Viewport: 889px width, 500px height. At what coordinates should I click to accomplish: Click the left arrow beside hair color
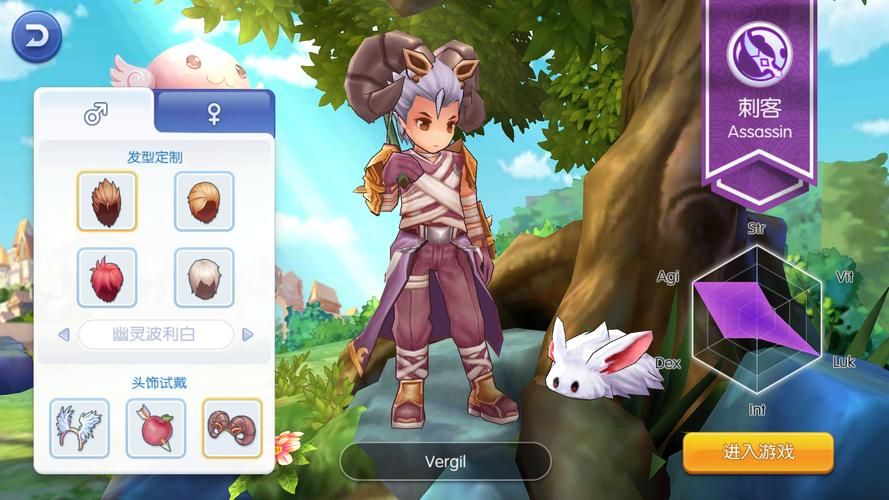[x=63, y=334]
